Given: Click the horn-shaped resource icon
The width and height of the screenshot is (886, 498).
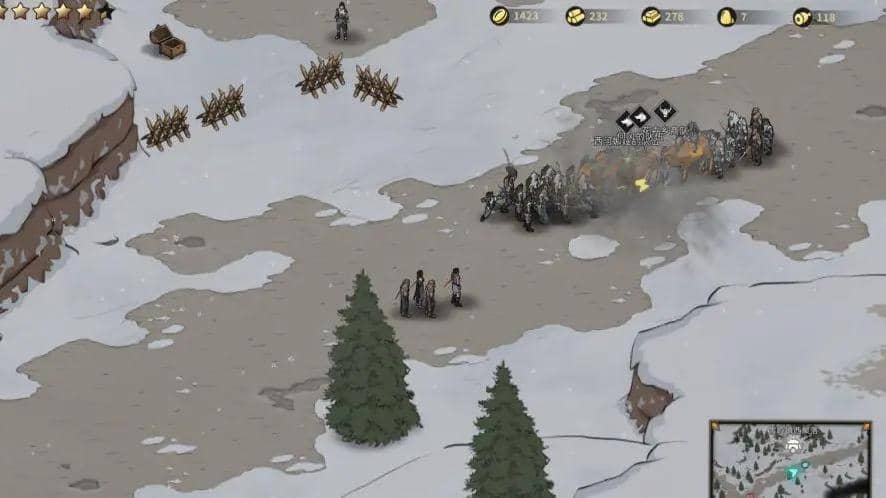Looking at the screenshot, I should tap(802, 16).
